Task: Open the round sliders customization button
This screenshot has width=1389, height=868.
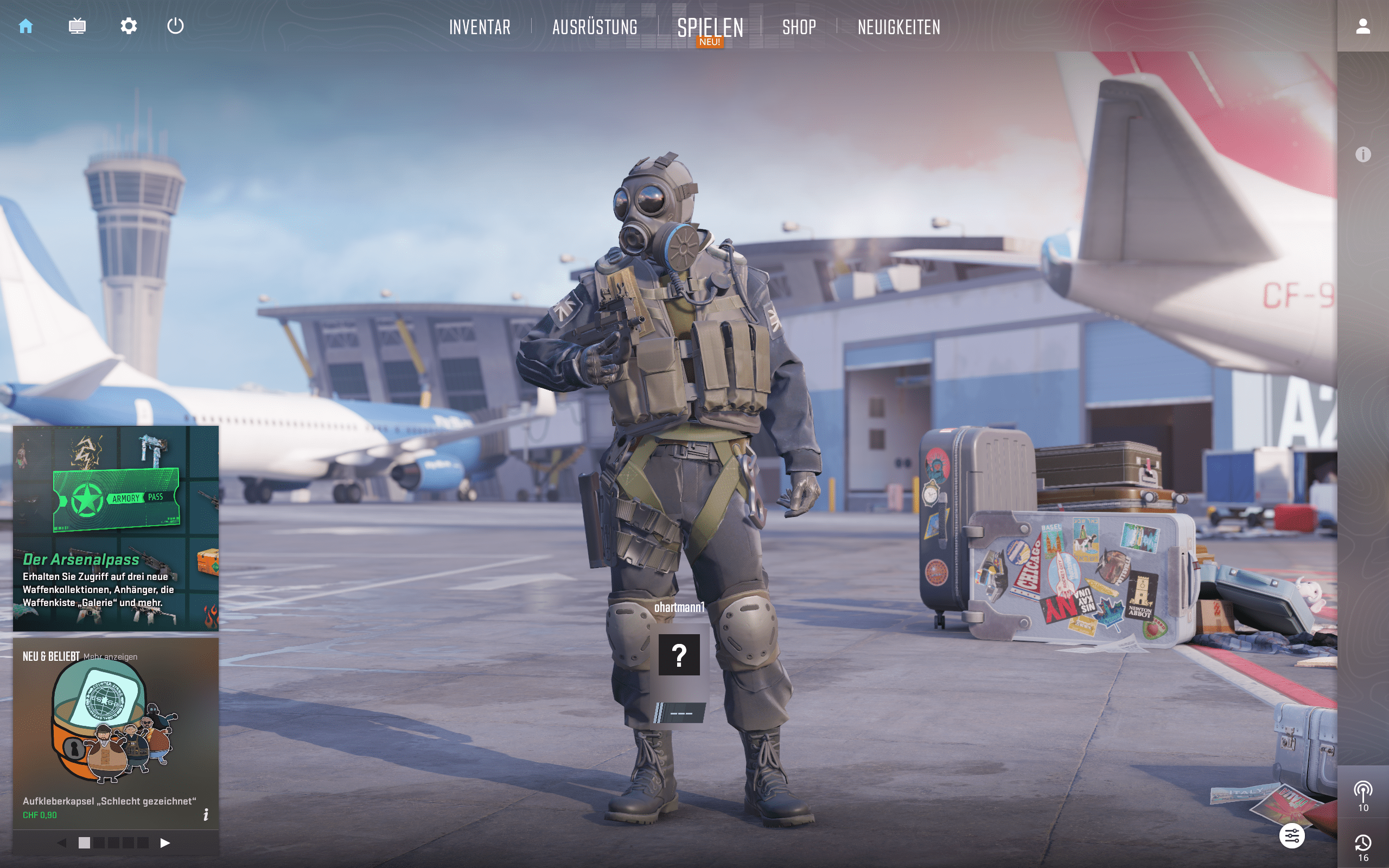Action: [x=1291, y=836]
